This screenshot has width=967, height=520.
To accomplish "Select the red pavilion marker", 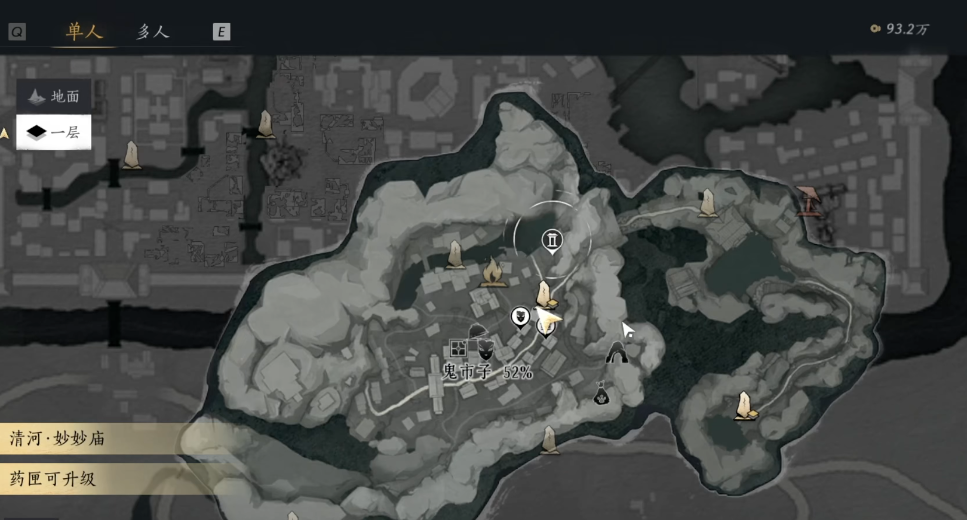I will [x=810, y=202].
